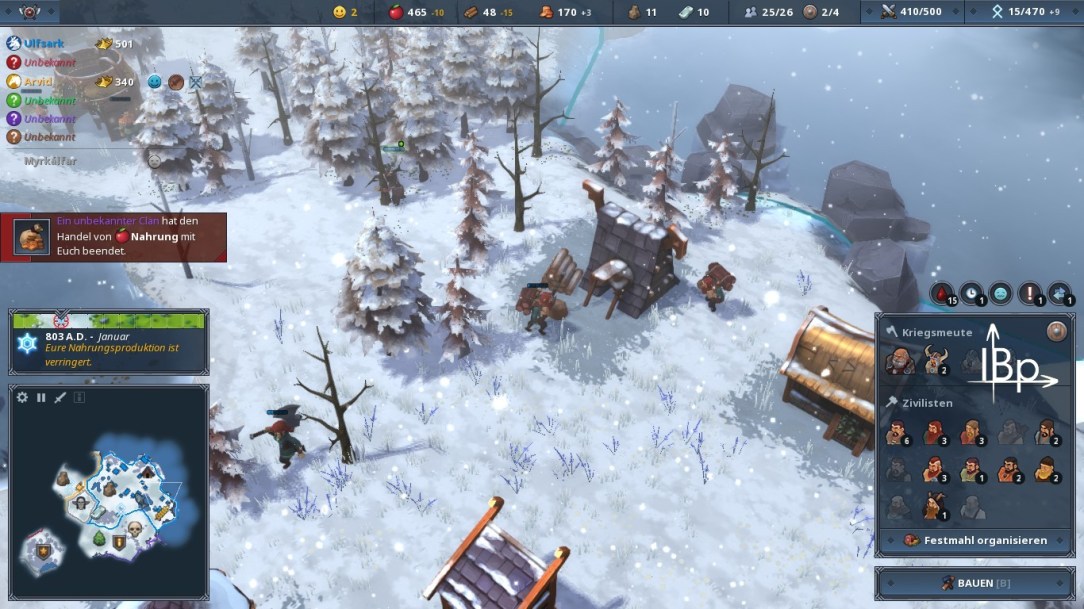This screenshot has height=609, width=1084.
Task: Click the winter season snowflake icon
Action: click(27, 344)
